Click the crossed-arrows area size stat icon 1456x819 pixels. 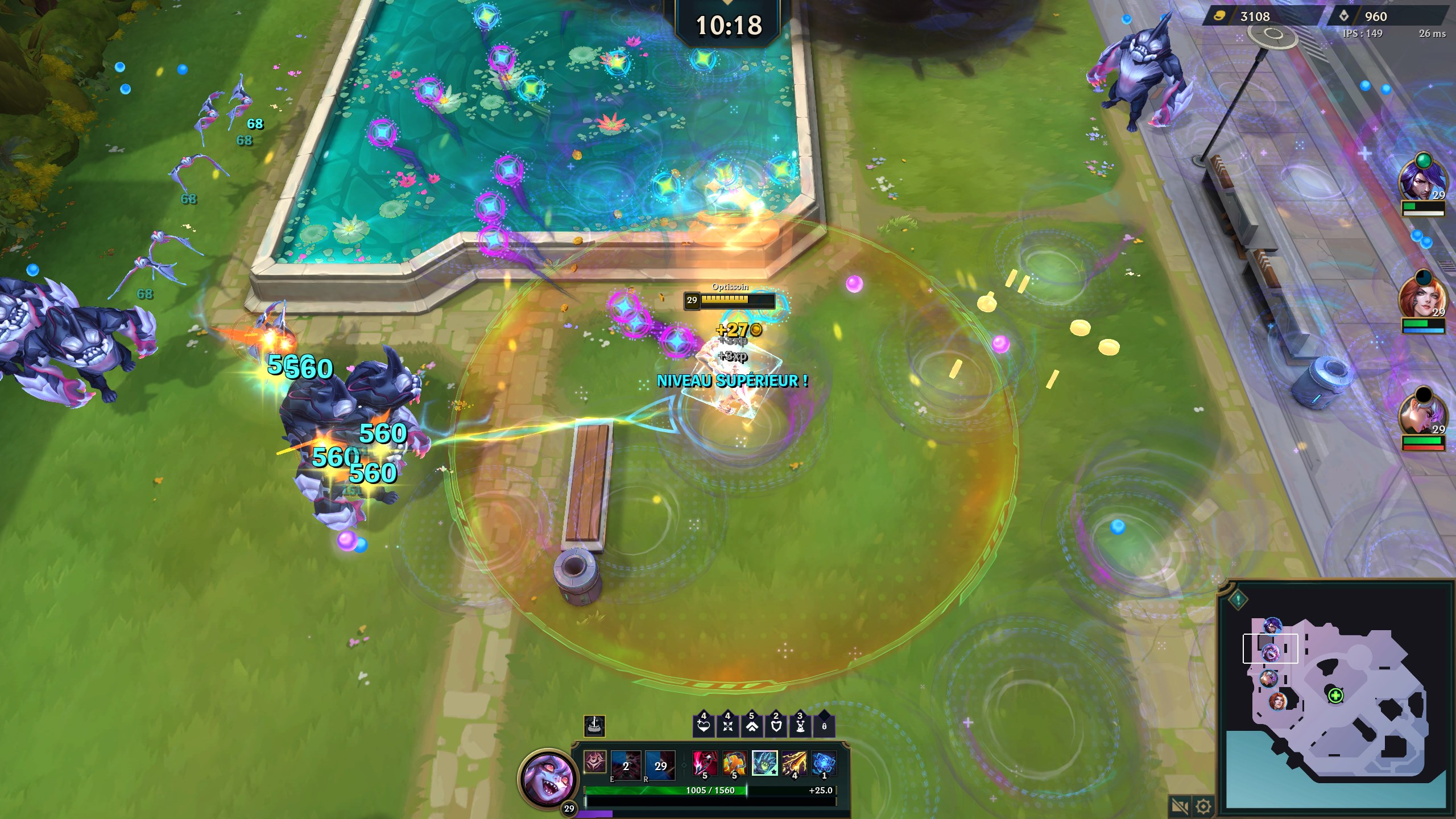click(727, 726)
